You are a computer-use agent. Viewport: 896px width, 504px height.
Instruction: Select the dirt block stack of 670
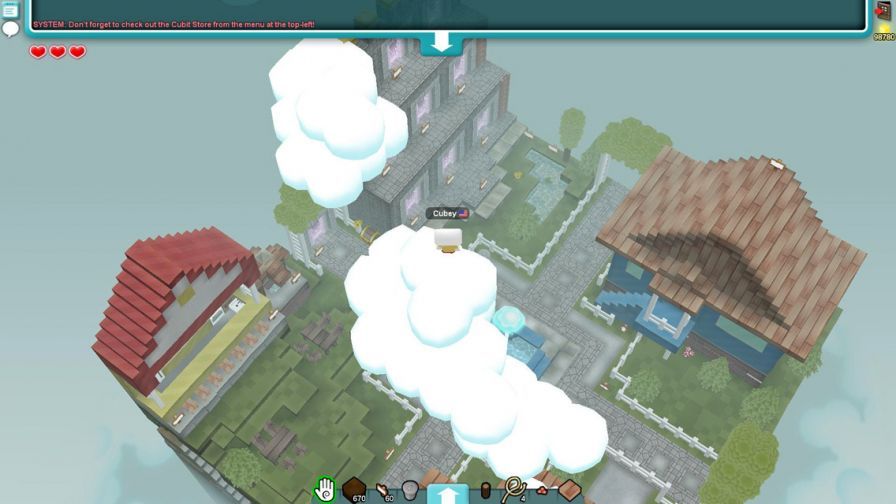coord(354,490)
